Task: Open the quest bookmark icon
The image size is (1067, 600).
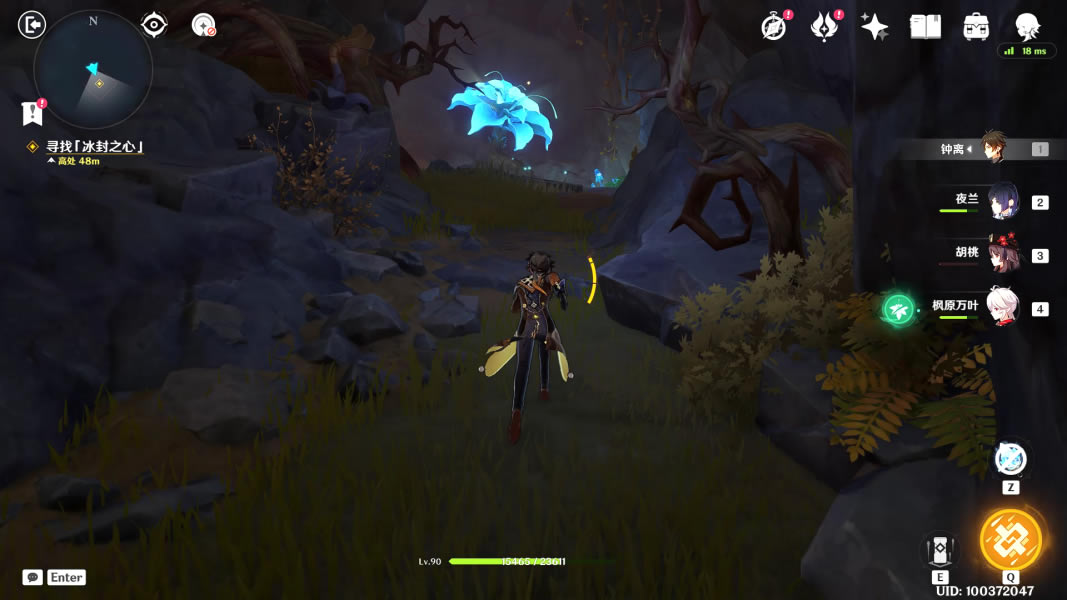Action: (x=32, y=113)
